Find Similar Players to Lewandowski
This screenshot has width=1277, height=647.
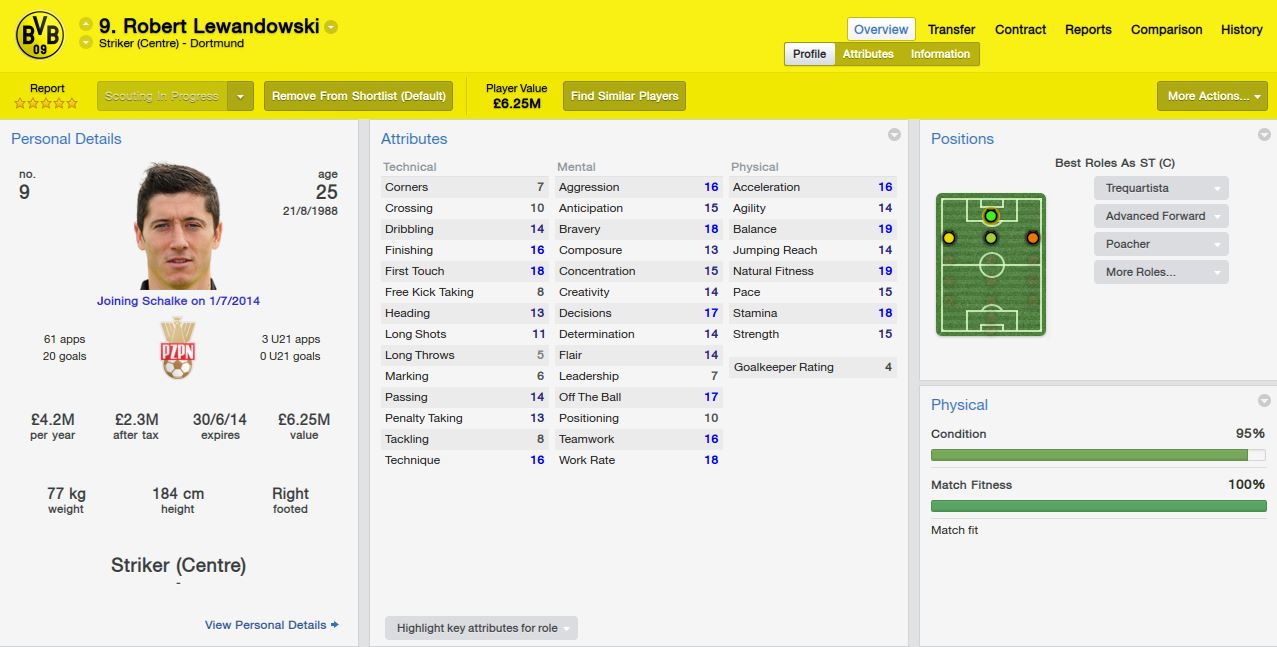click(x=624, y=96)
